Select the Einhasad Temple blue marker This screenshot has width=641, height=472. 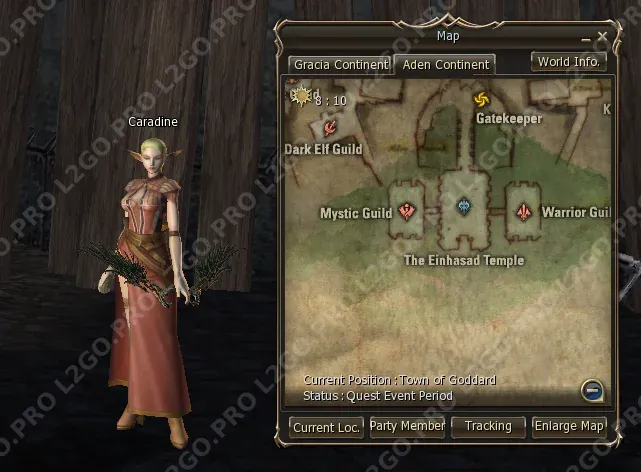tap(463, 207)
